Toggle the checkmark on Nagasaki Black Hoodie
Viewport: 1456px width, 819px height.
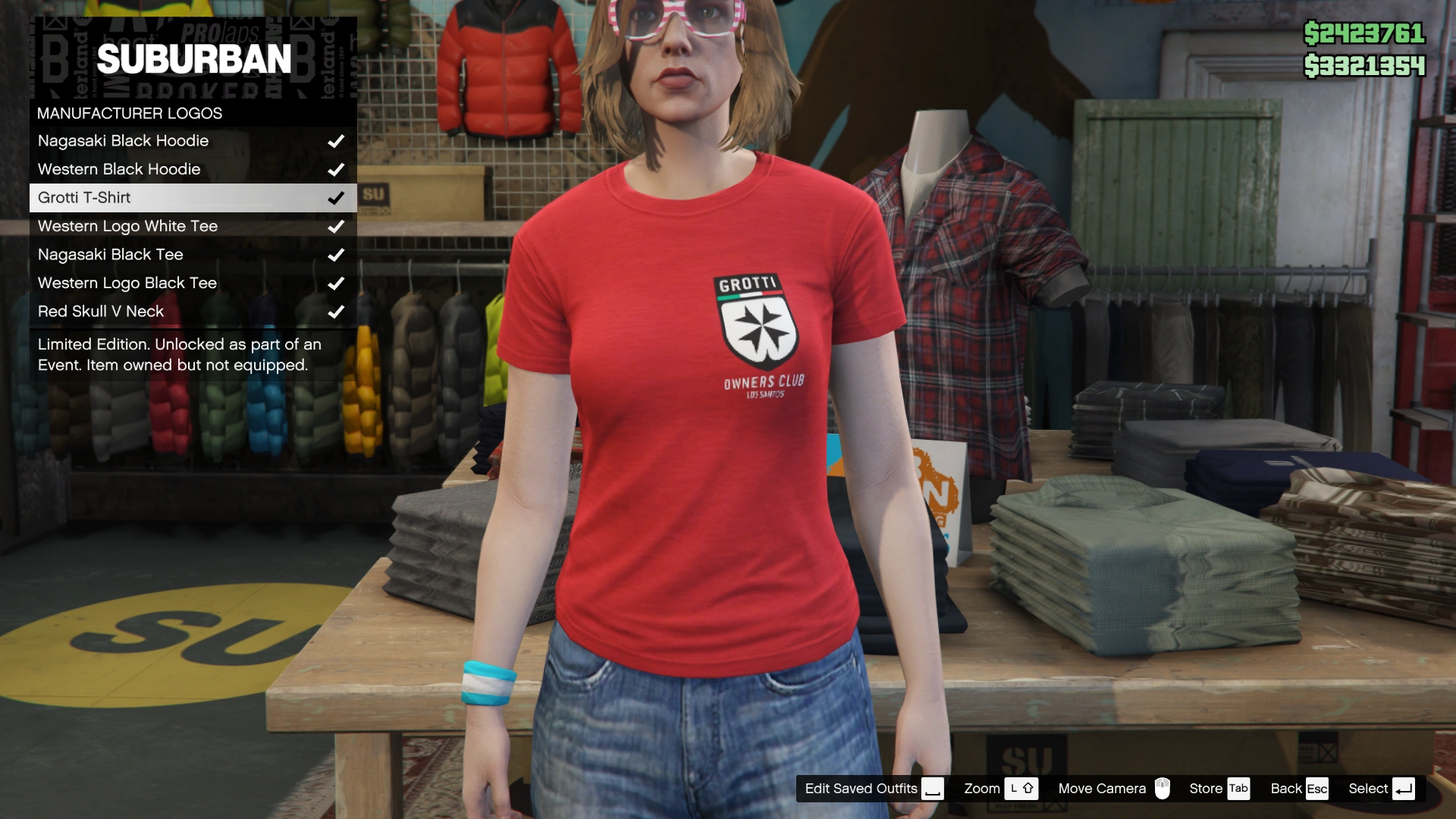(x=337, y=140)
